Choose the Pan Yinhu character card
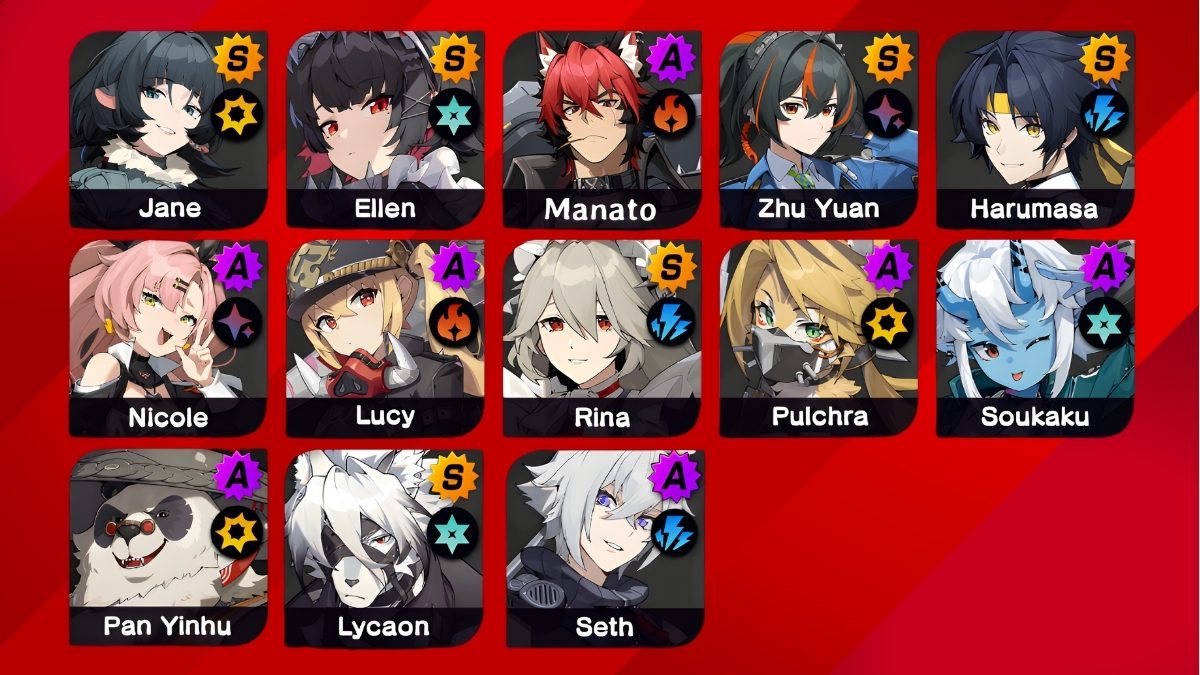Screen dimensions: 1200x675 168,547
